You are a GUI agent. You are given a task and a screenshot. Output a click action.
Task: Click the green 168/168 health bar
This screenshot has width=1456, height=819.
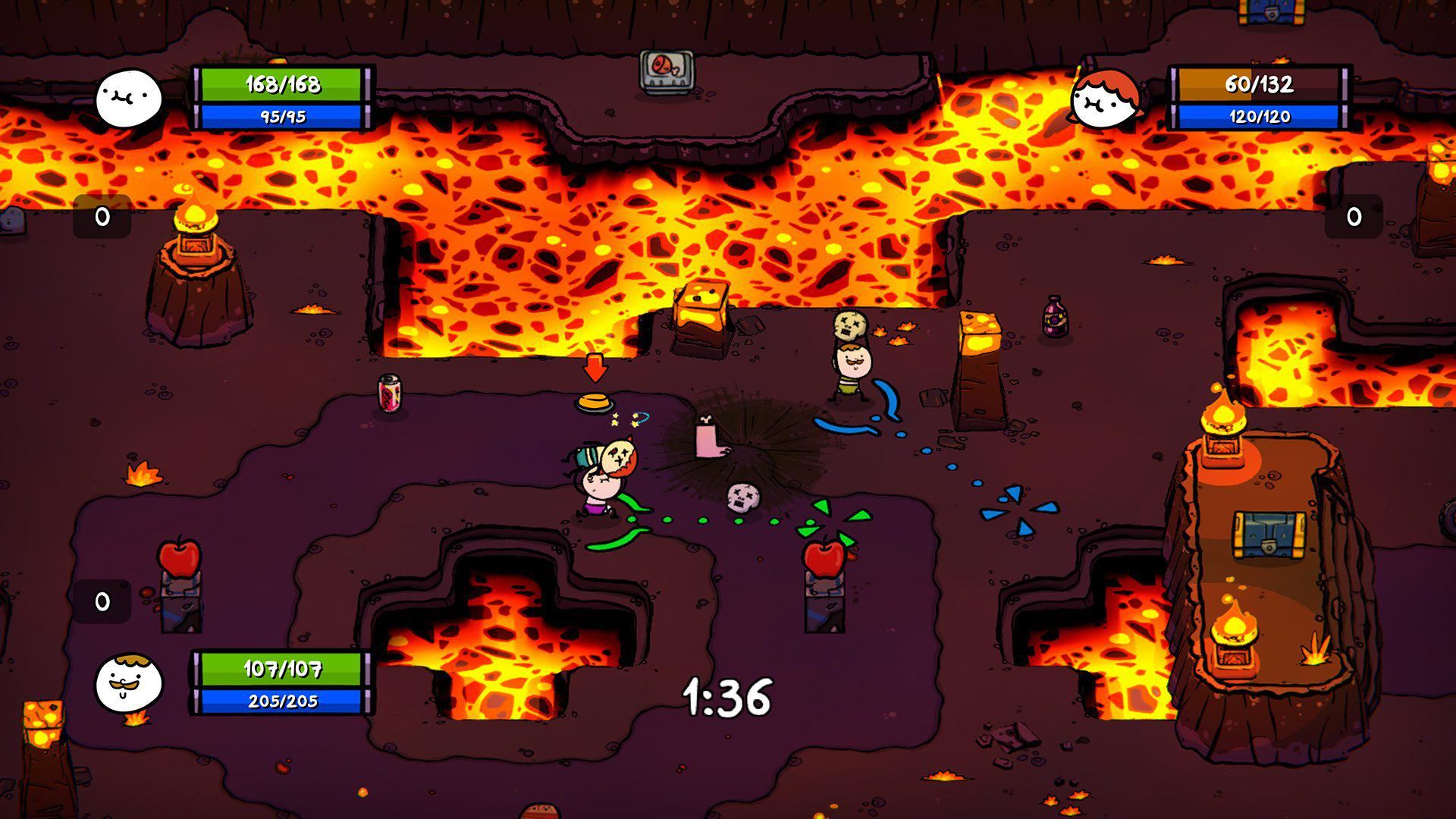click(284, 86)
